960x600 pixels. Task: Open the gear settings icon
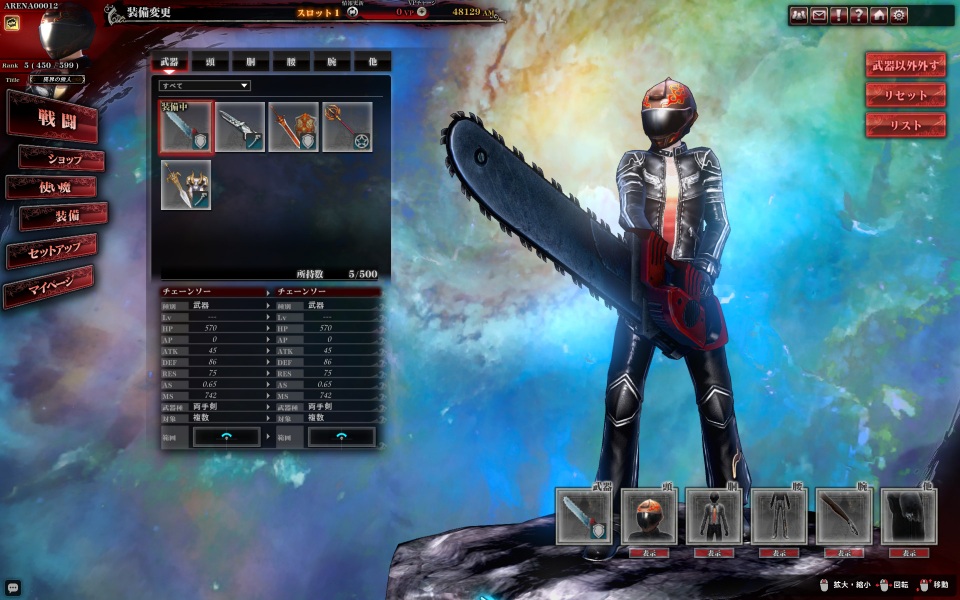pyautogui.click(x=899, y=15)
